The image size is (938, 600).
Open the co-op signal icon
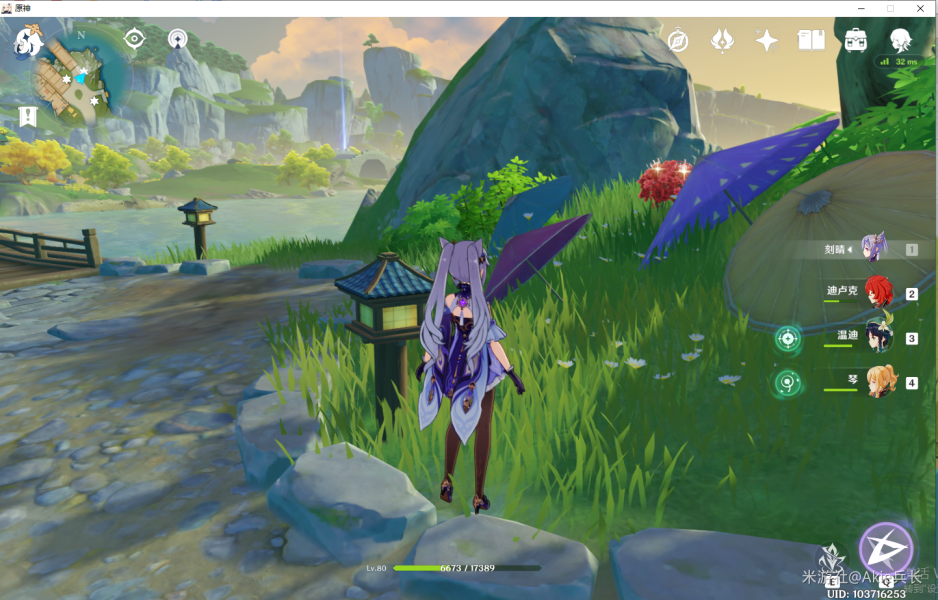click(178, 39)
